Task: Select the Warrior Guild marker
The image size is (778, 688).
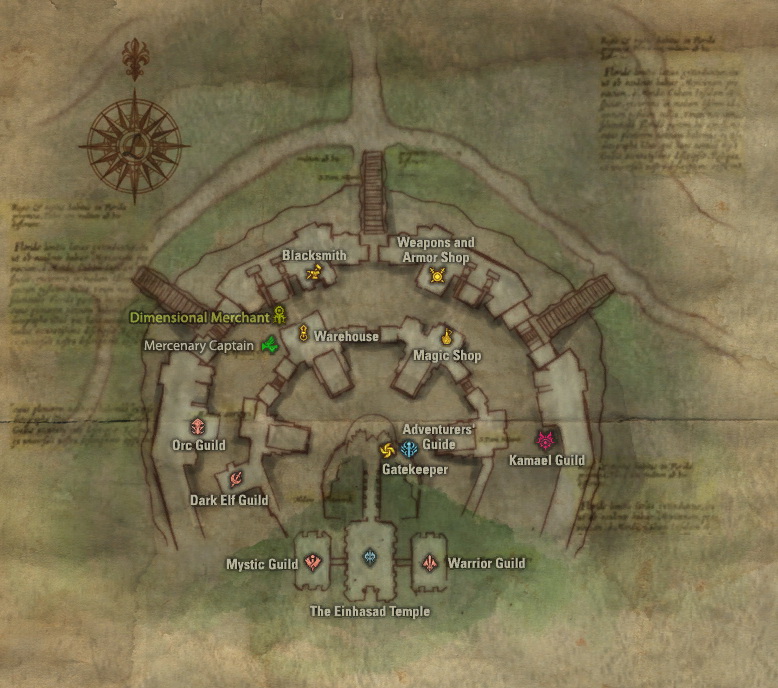Action: (x=430, y=563)
